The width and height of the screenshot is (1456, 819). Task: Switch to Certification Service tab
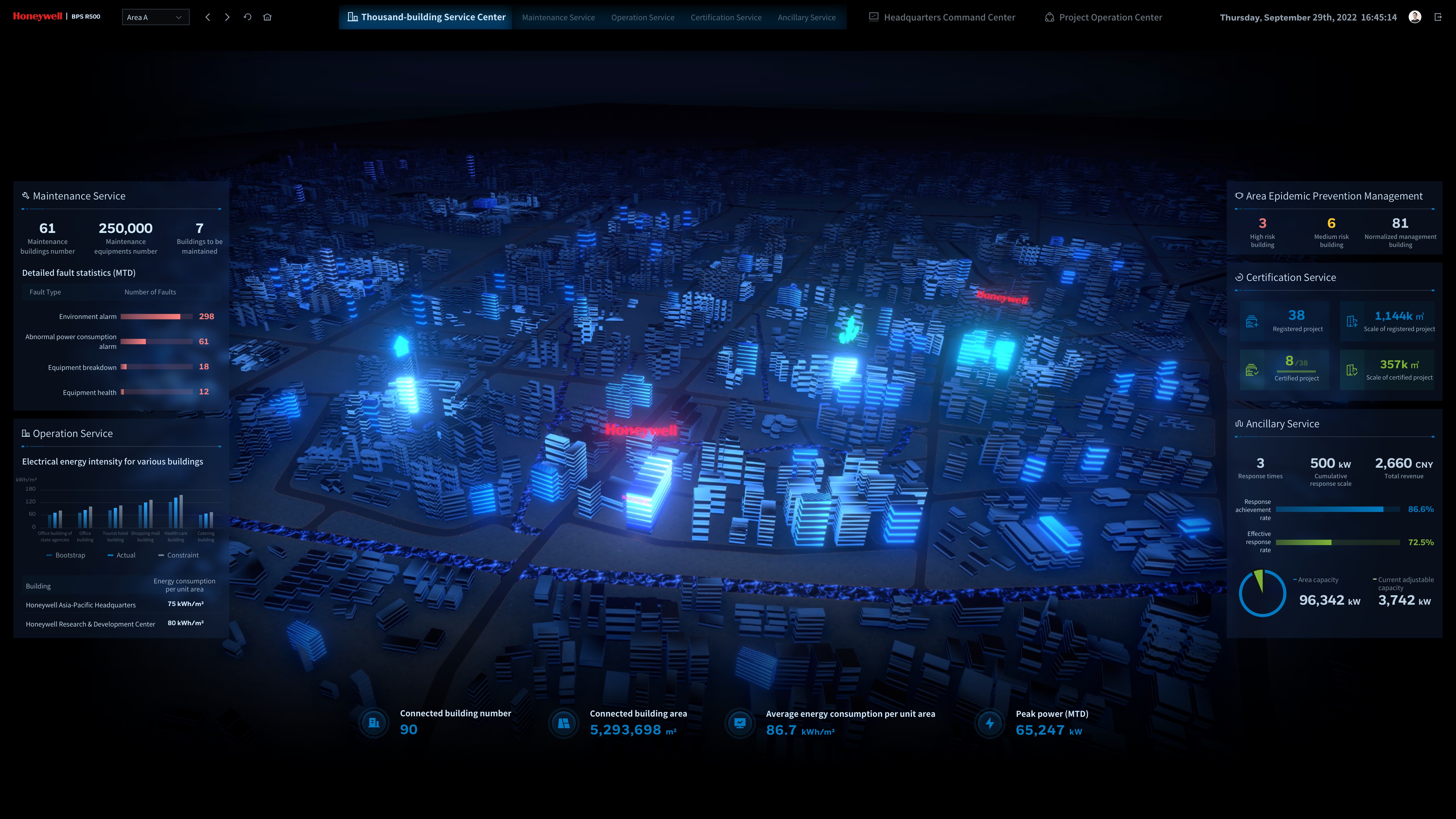(726, 18)
